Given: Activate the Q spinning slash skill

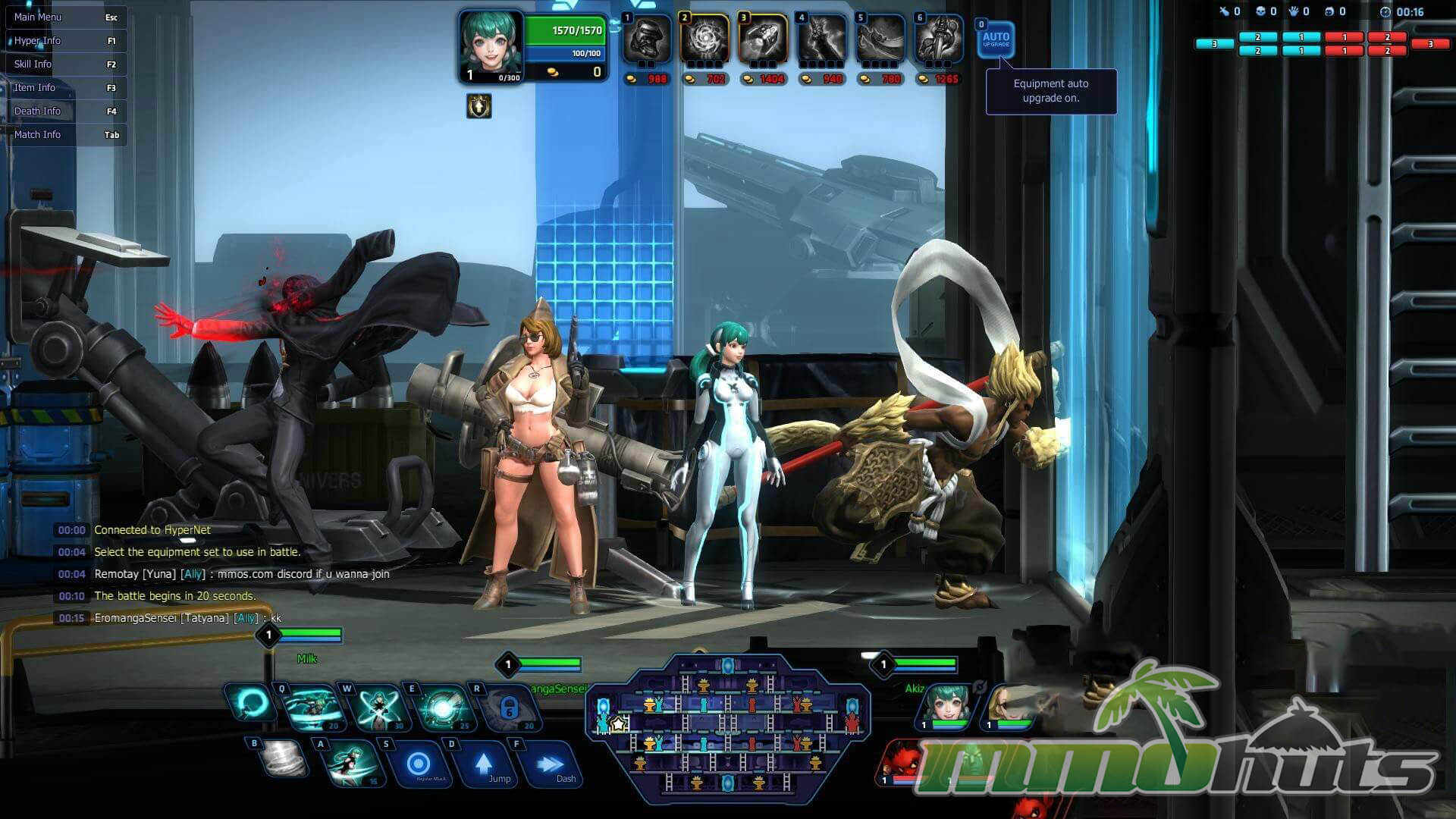Looking at the screenshot, I should [x=312, y=708].
